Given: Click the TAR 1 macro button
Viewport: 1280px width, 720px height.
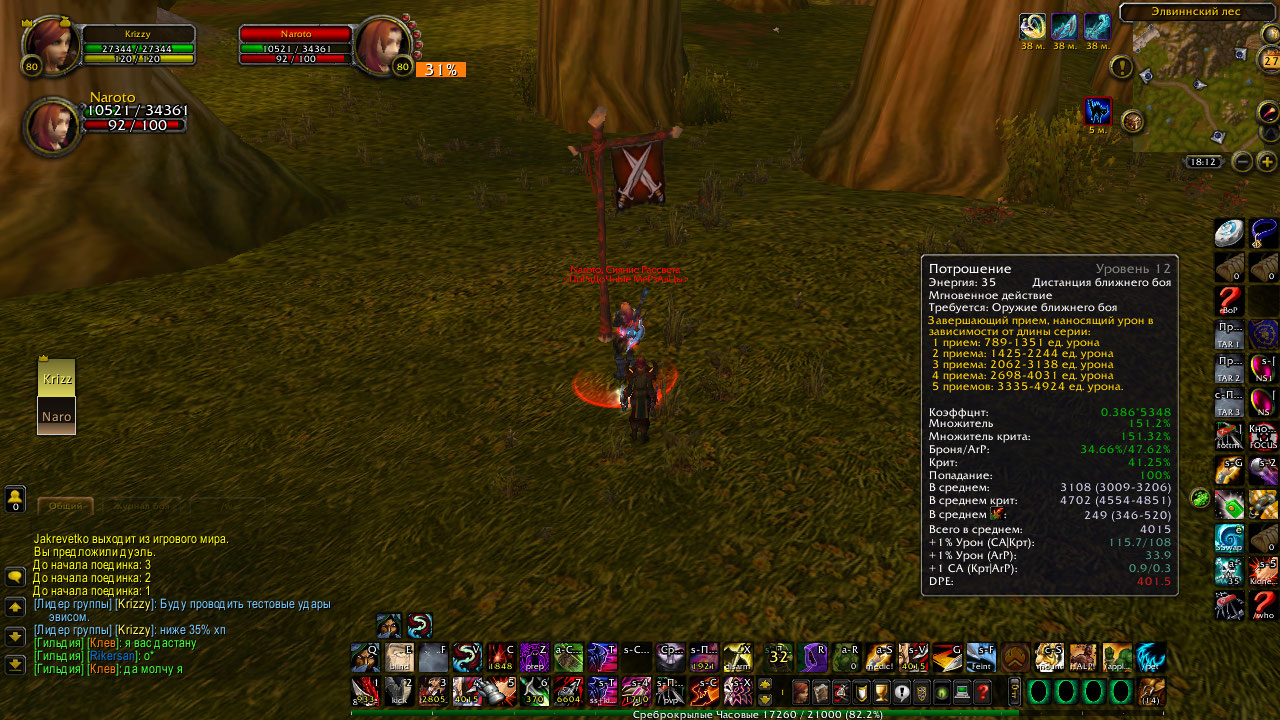Looking at the screenshot, I should click(1228, 335).
